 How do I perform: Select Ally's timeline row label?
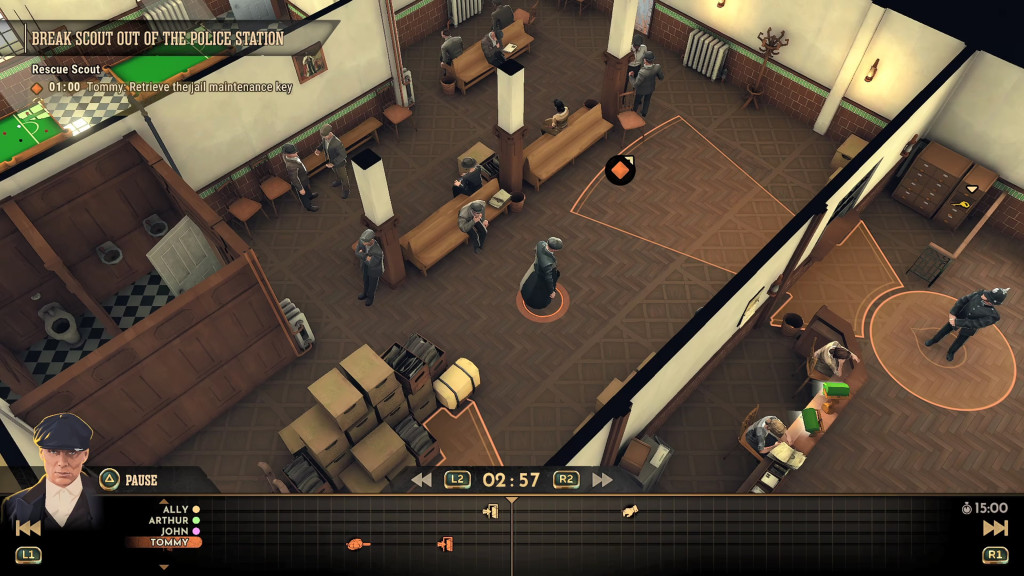point(175,509)
